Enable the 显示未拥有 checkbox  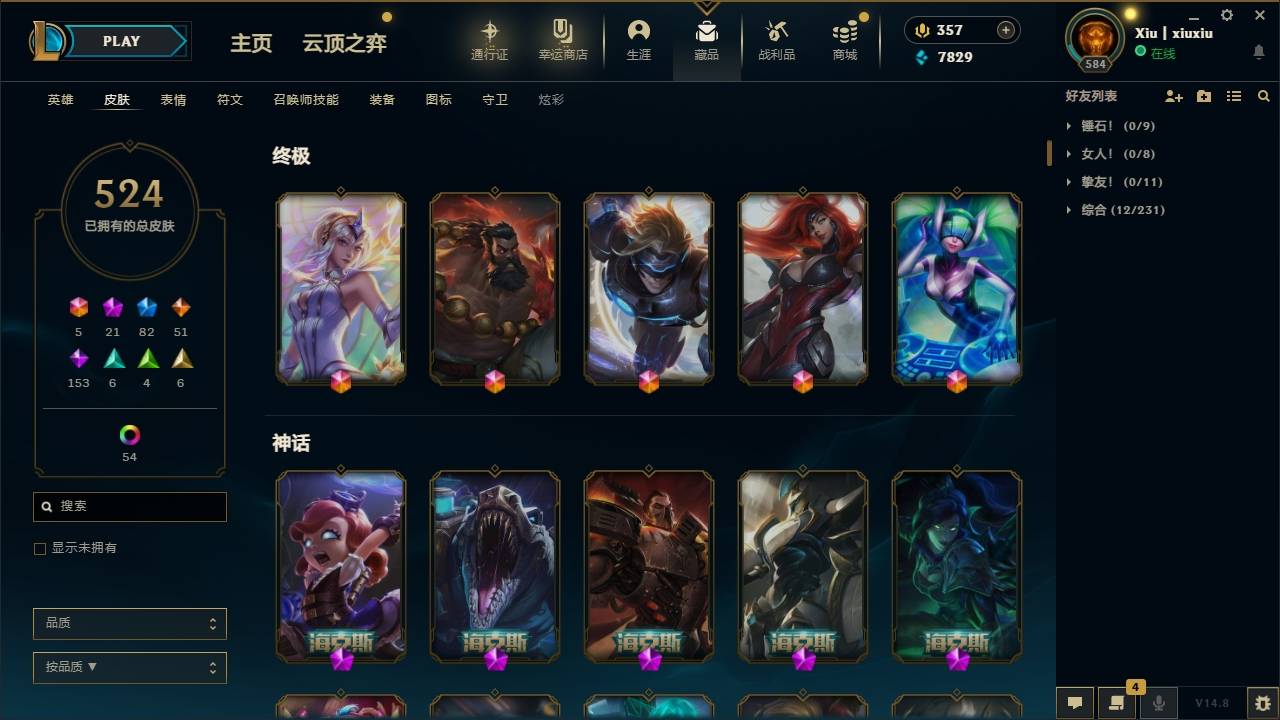39,548
